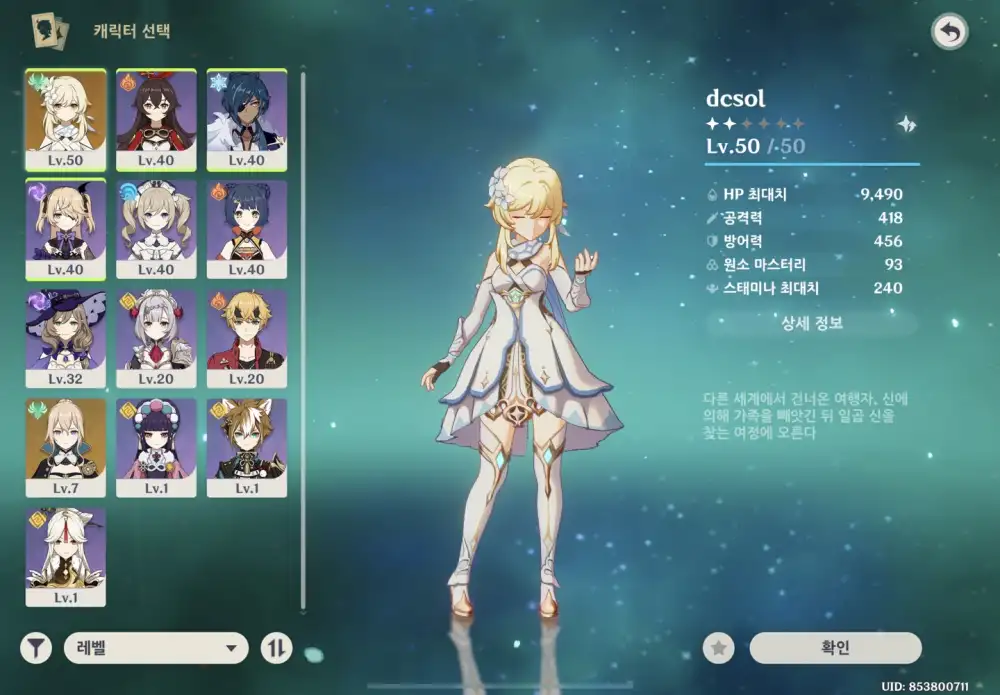Screen dimensions: 1000x695
Task: Pick Yun Jin from the list
Action: point(156,447)
